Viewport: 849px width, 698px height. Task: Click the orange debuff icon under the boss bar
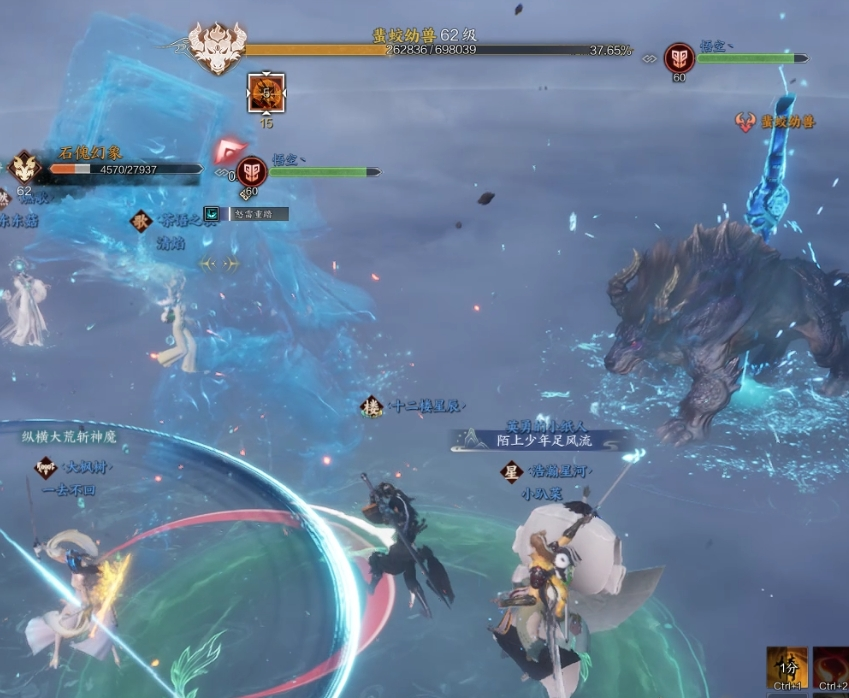[x=266, y=93]
